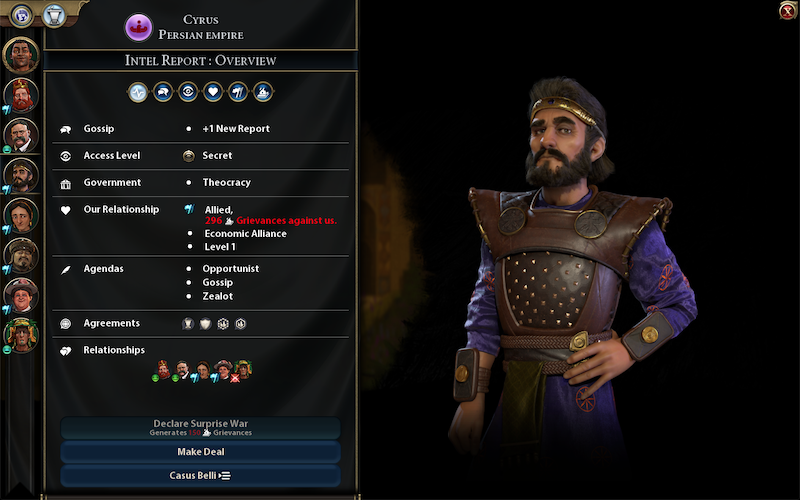Switch to the Overview pulse tab

(138, 92)
